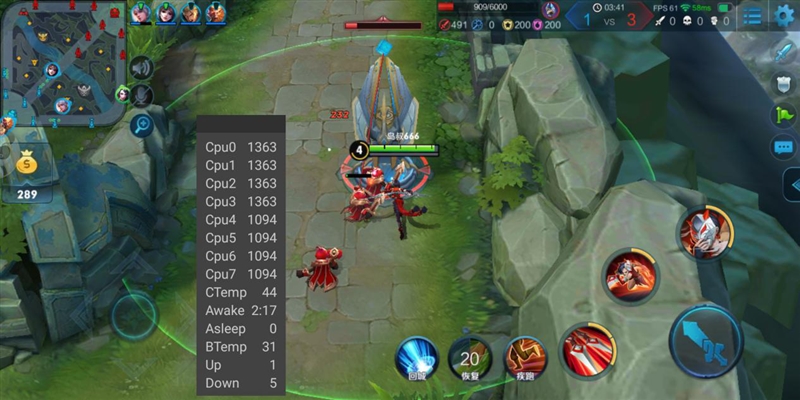Expand the arrow tab on right edge
This screenshot has width=800, height=400.
click(x=790, y=185)
